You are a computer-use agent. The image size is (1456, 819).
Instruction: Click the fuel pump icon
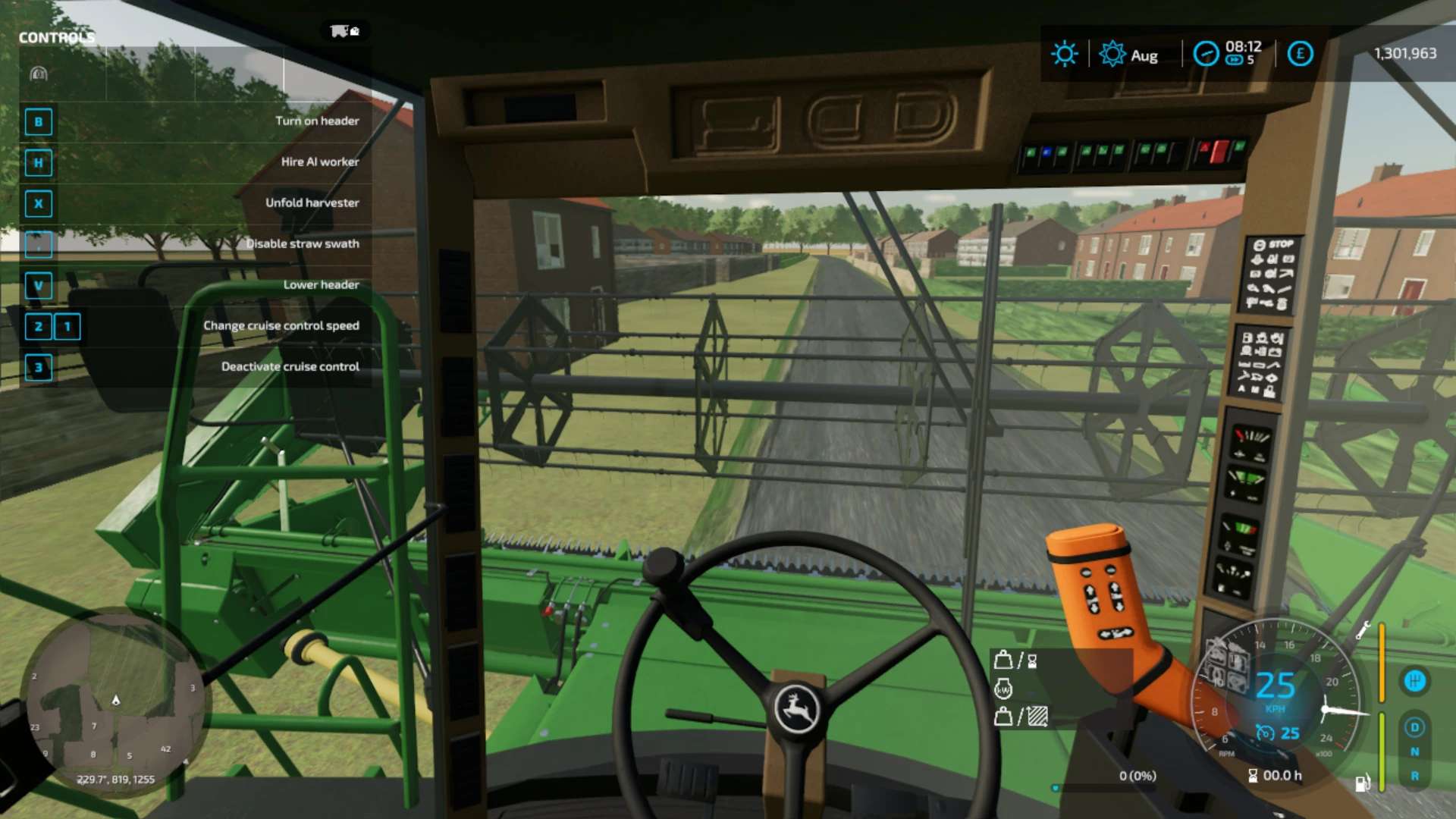click(x=1363, y=783)
